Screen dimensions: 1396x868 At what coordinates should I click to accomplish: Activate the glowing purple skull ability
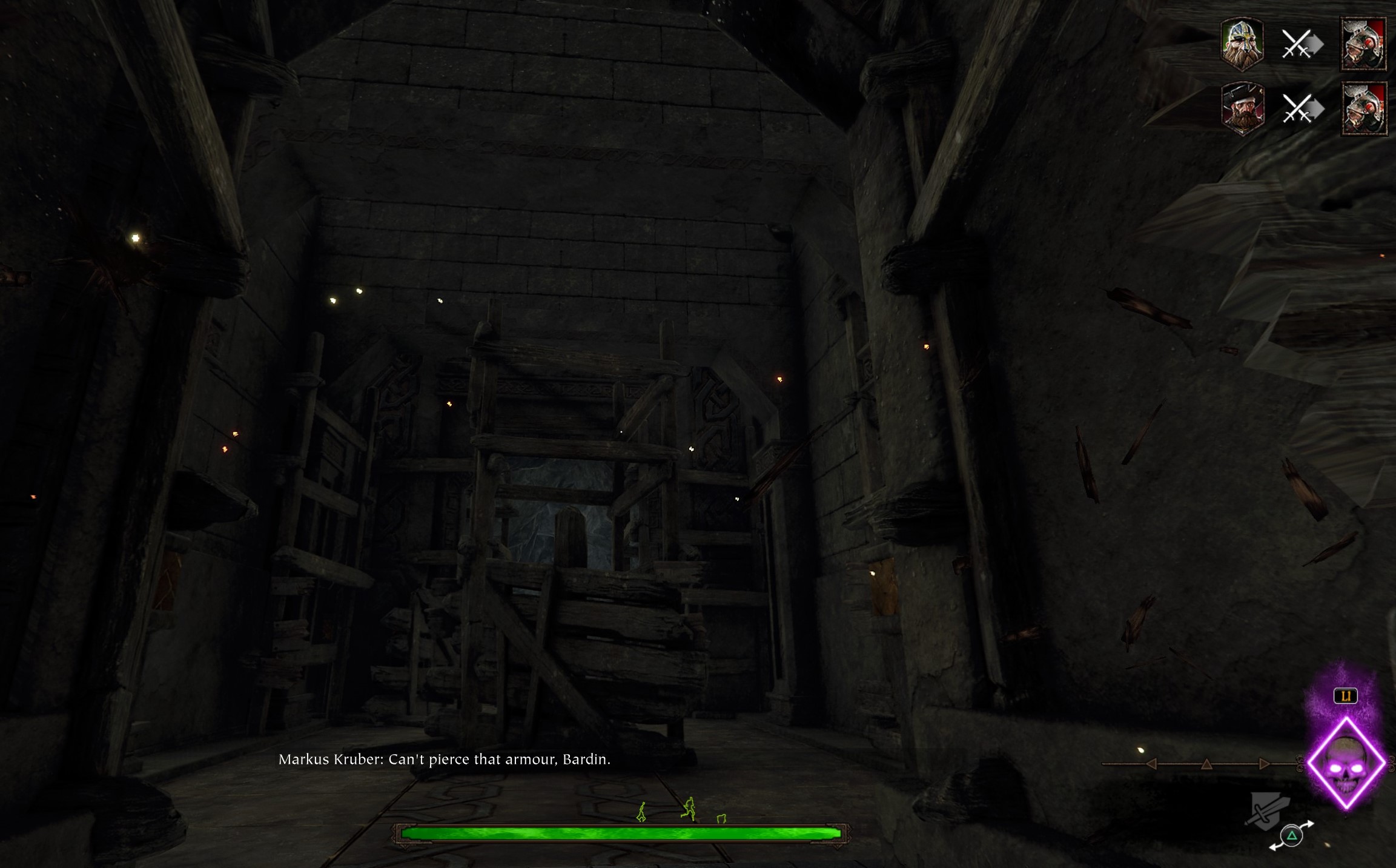1346,764
